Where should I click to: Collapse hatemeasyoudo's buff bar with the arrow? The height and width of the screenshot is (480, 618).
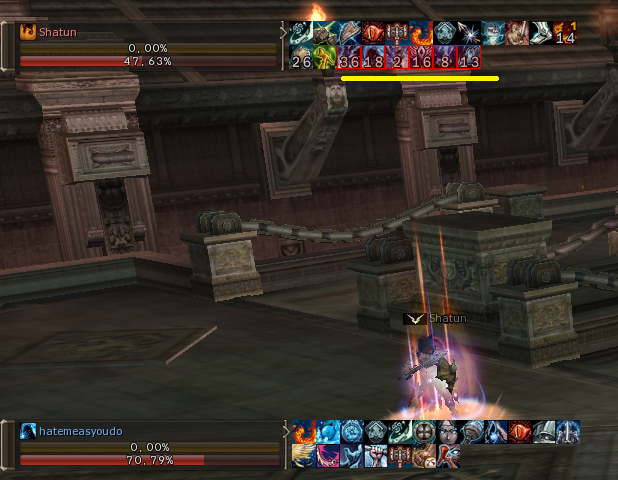point(284,430)
